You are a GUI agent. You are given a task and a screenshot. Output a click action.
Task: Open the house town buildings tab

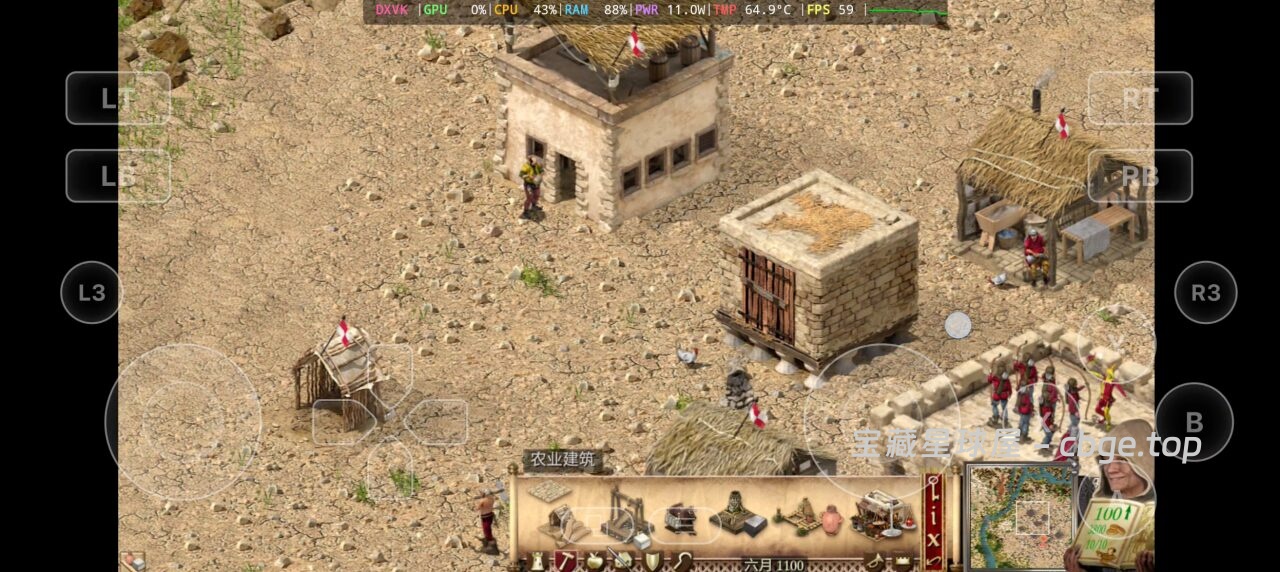coord(623,562)
